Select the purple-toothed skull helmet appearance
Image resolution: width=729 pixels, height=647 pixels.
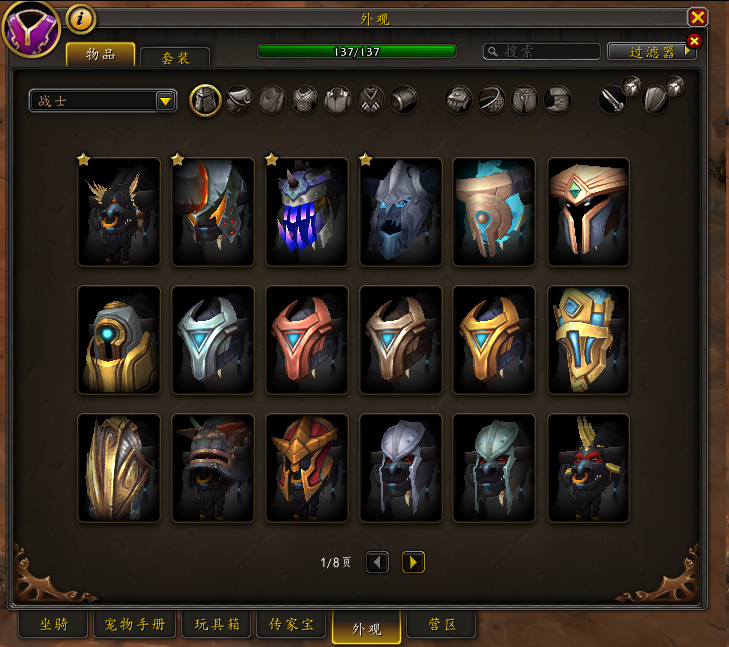point(307,212)
